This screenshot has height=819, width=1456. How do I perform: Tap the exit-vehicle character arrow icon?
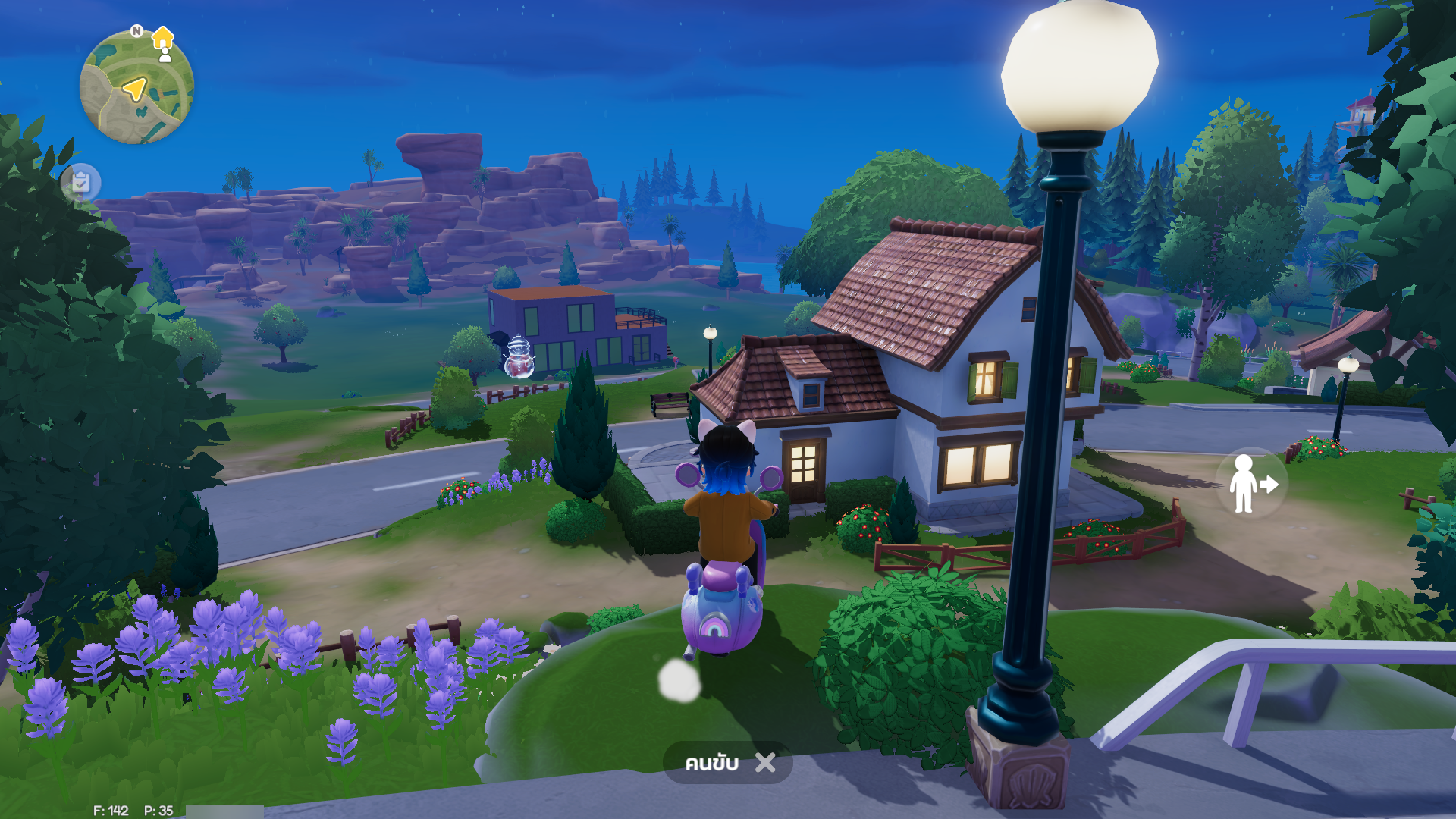(1252, 484)
